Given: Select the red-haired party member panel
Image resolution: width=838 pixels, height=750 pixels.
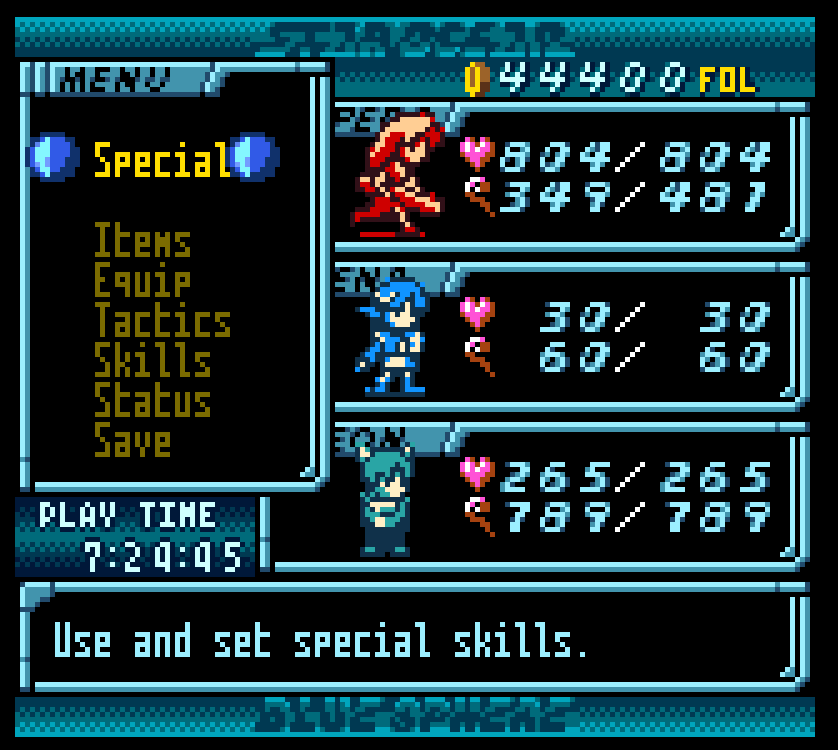Looking at the screenshot, I should [x=570, y=175].
